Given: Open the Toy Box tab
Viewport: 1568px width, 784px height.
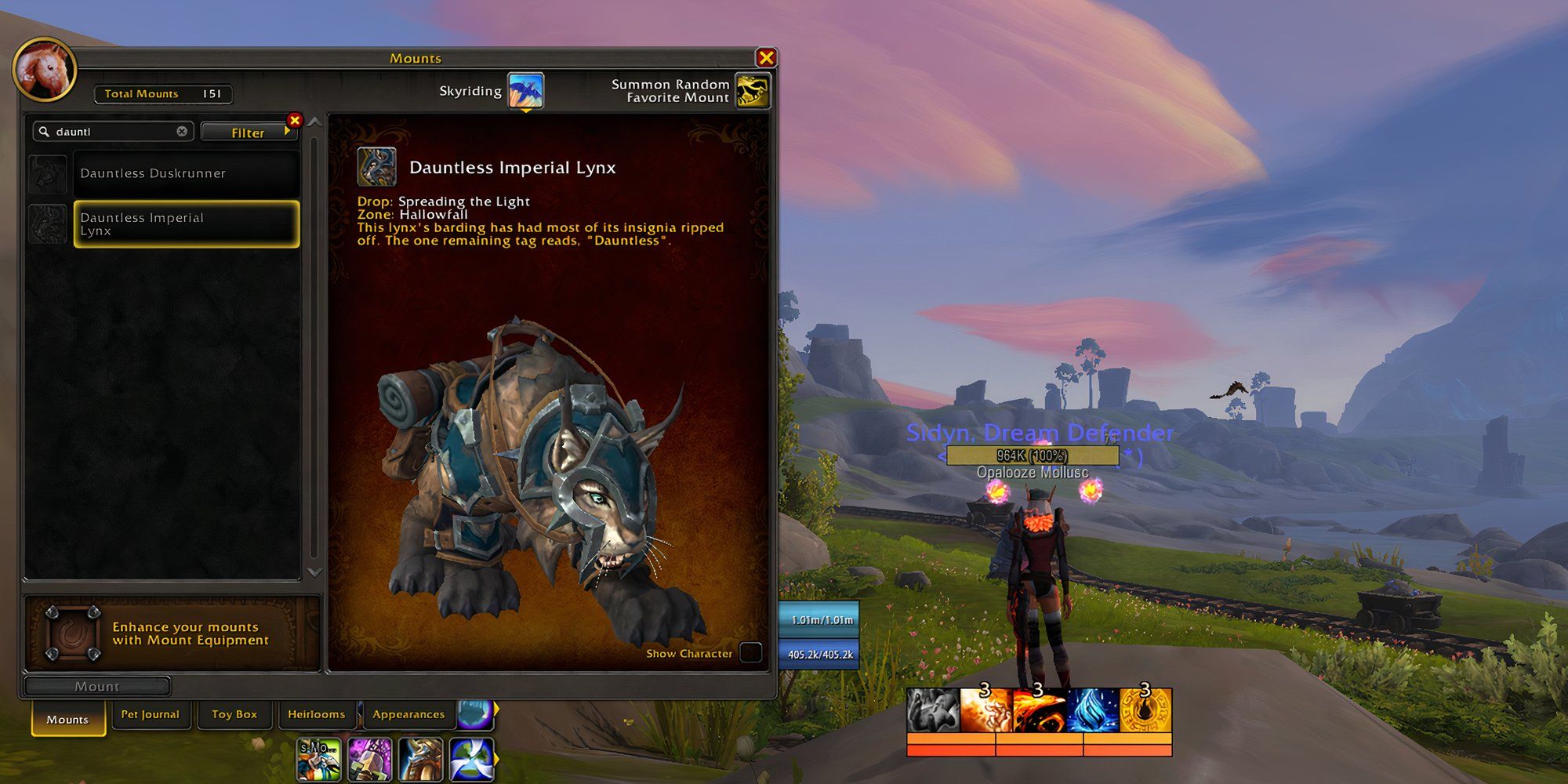Looking at the screenshot, I should (234, 714).
